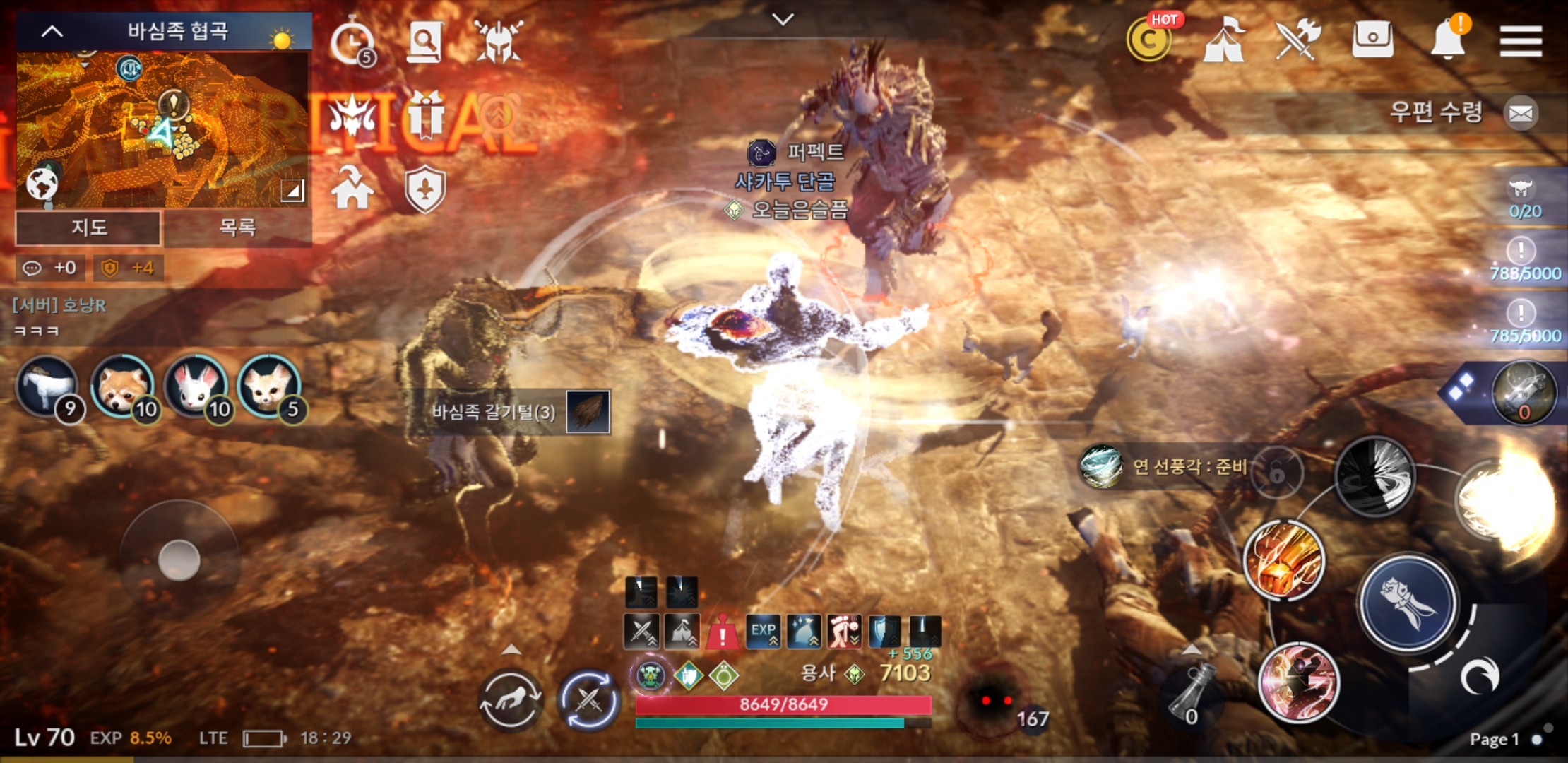Open the notification bell alerts
The height and width of the screenshot is (763, 1568).
click(1447, 40)
